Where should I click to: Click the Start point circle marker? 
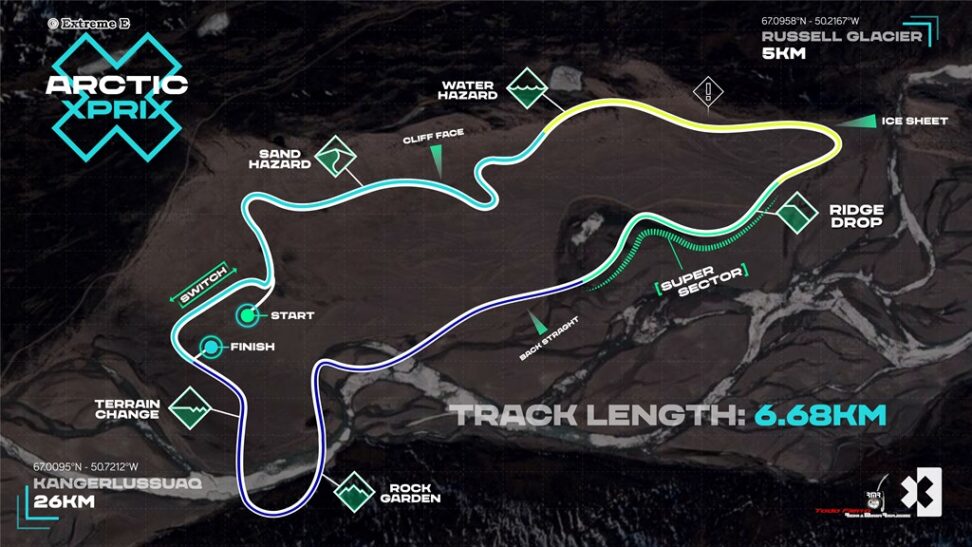click(245, 315)
